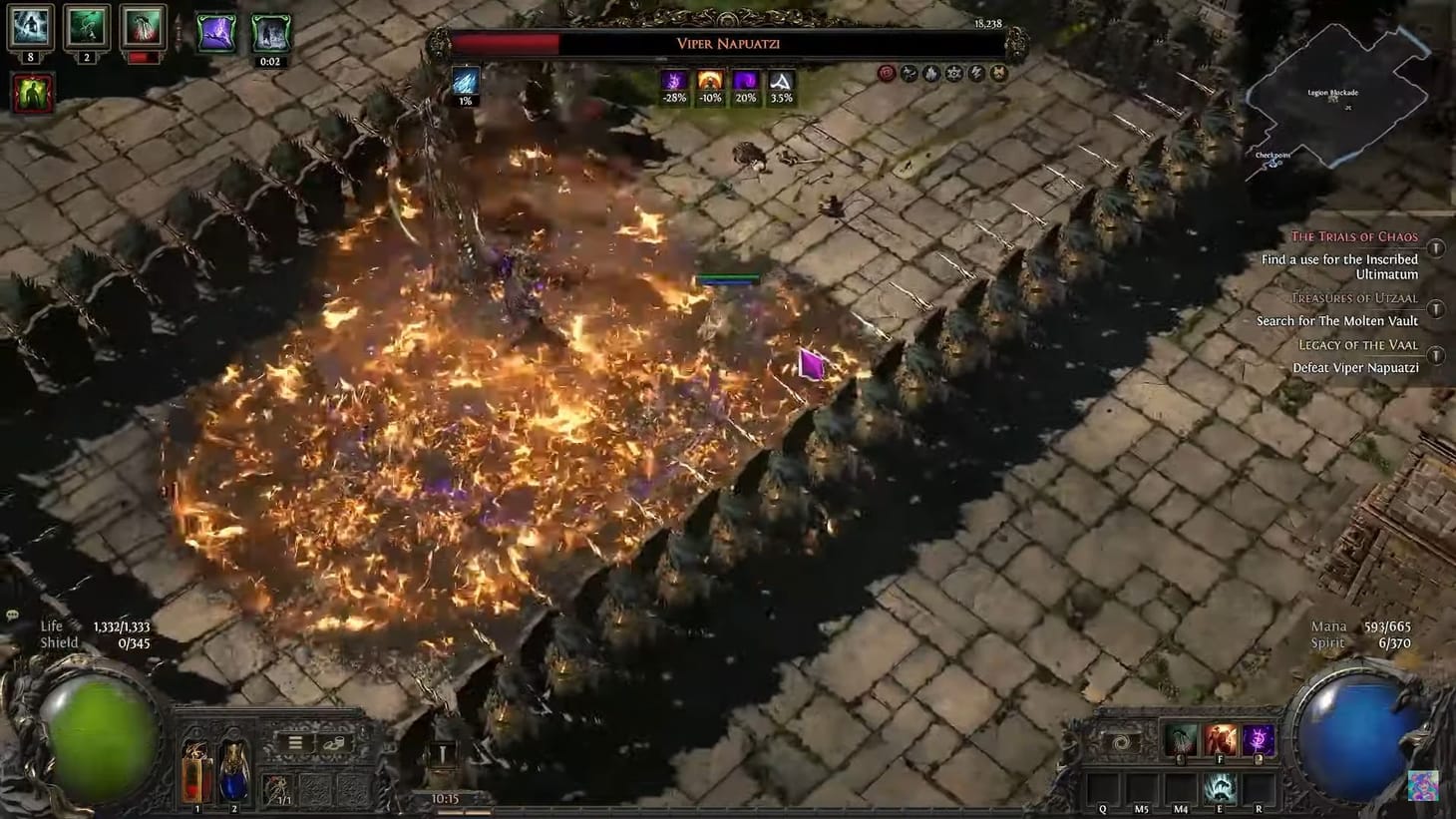The width and height of the screenshot is (1456, 819).
Task: Click the green low-life warning icon top-left
Action: click(32, 95)
